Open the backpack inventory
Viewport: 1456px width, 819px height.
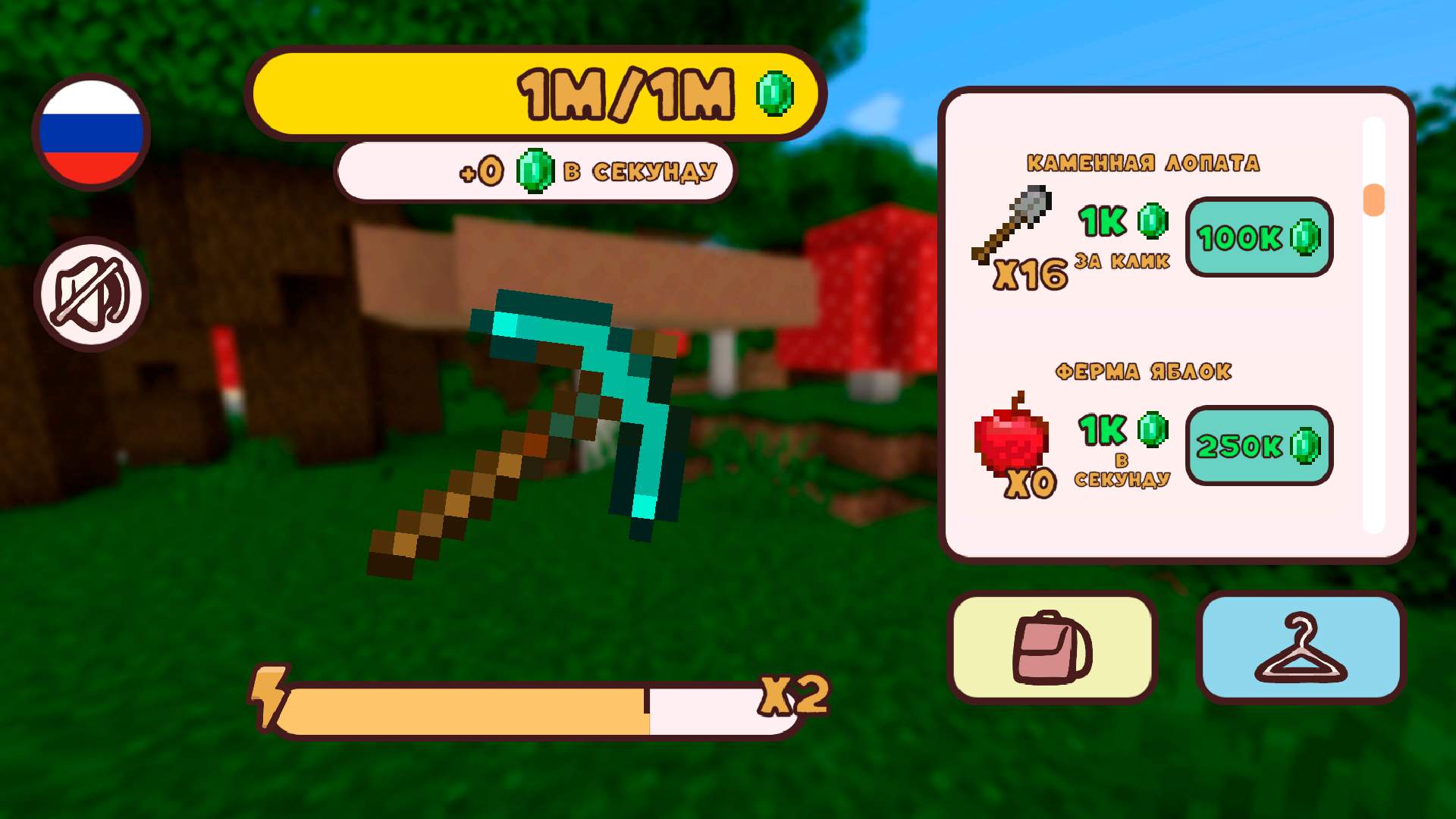pos(1053,646)
